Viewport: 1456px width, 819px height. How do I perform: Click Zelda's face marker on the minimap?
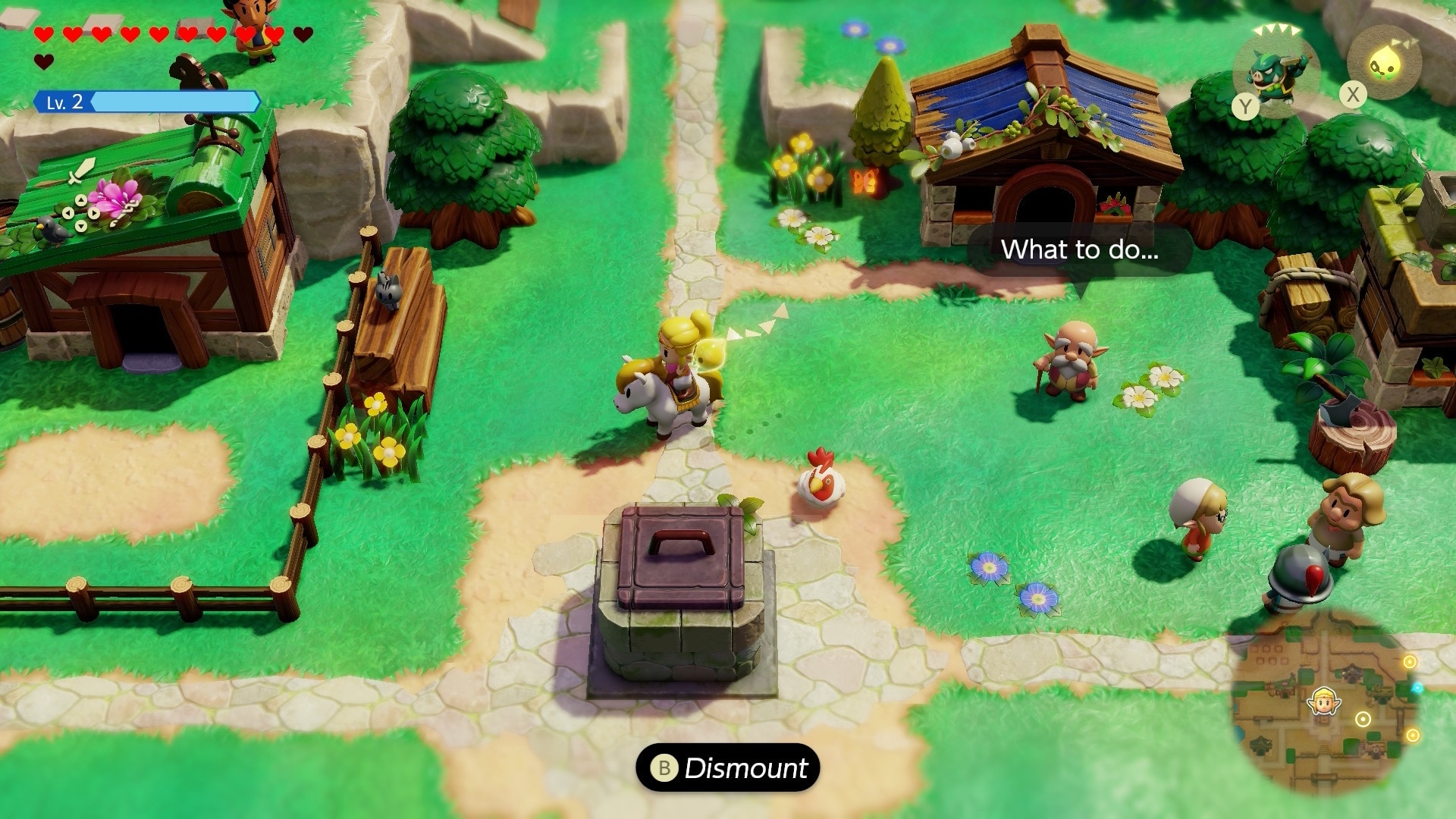coord(1323,700)
